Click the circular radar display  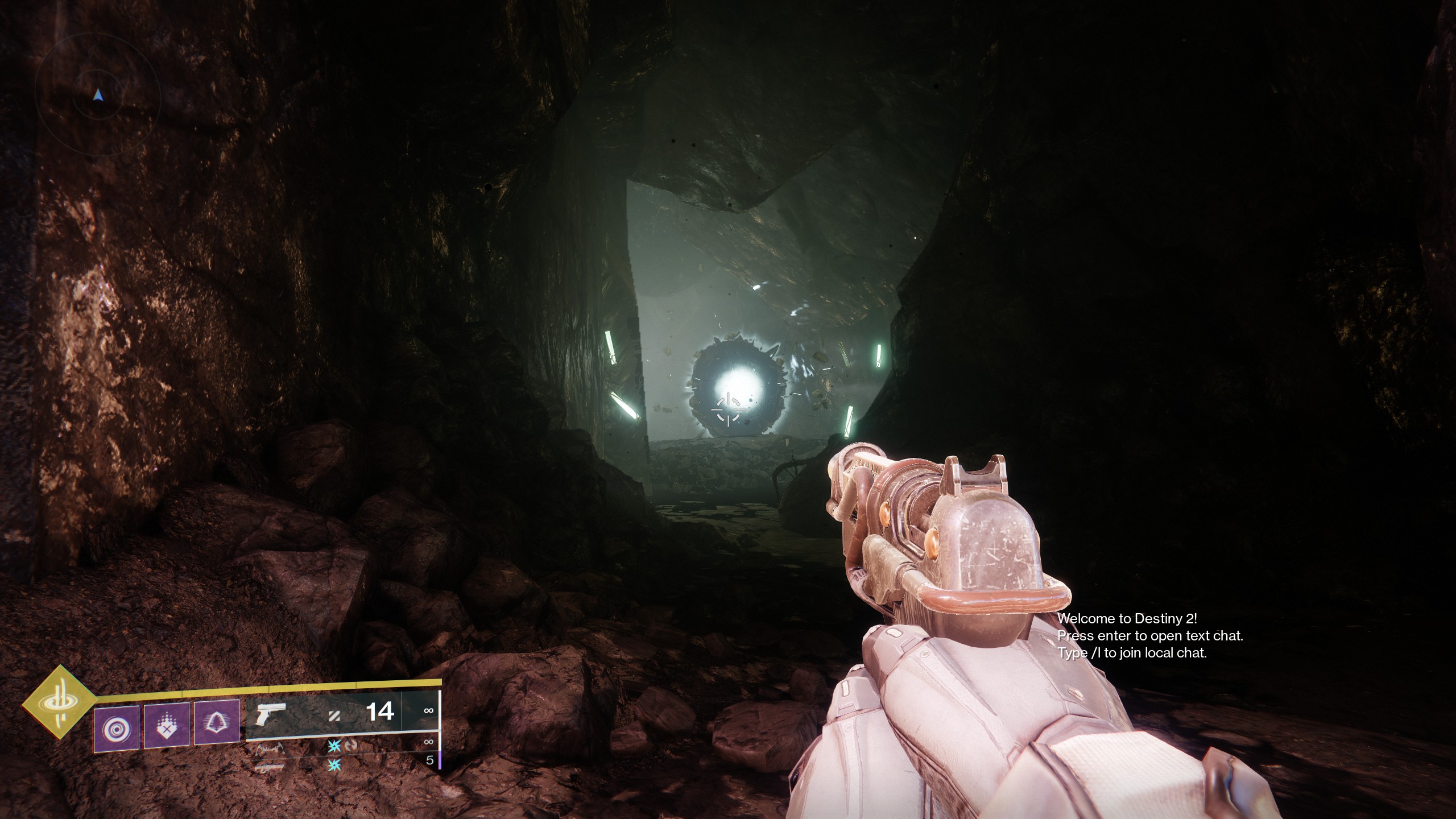pyautogui.click(x=98, y=96)
